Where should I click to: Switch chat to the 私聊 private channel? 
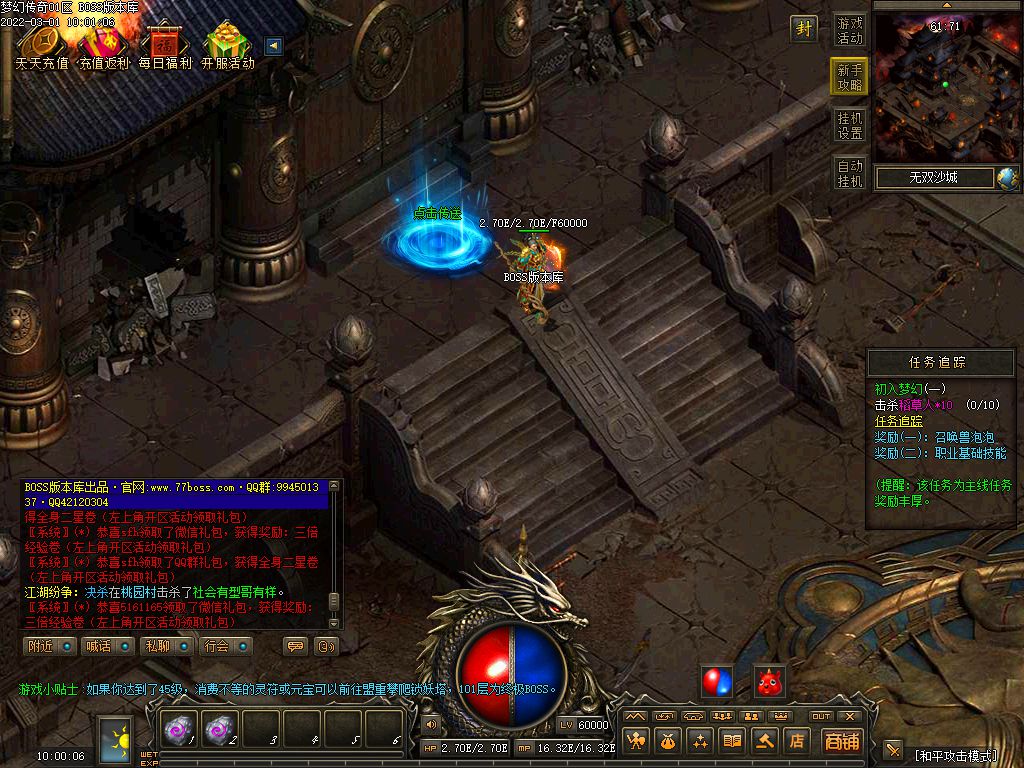click(166, 646)
